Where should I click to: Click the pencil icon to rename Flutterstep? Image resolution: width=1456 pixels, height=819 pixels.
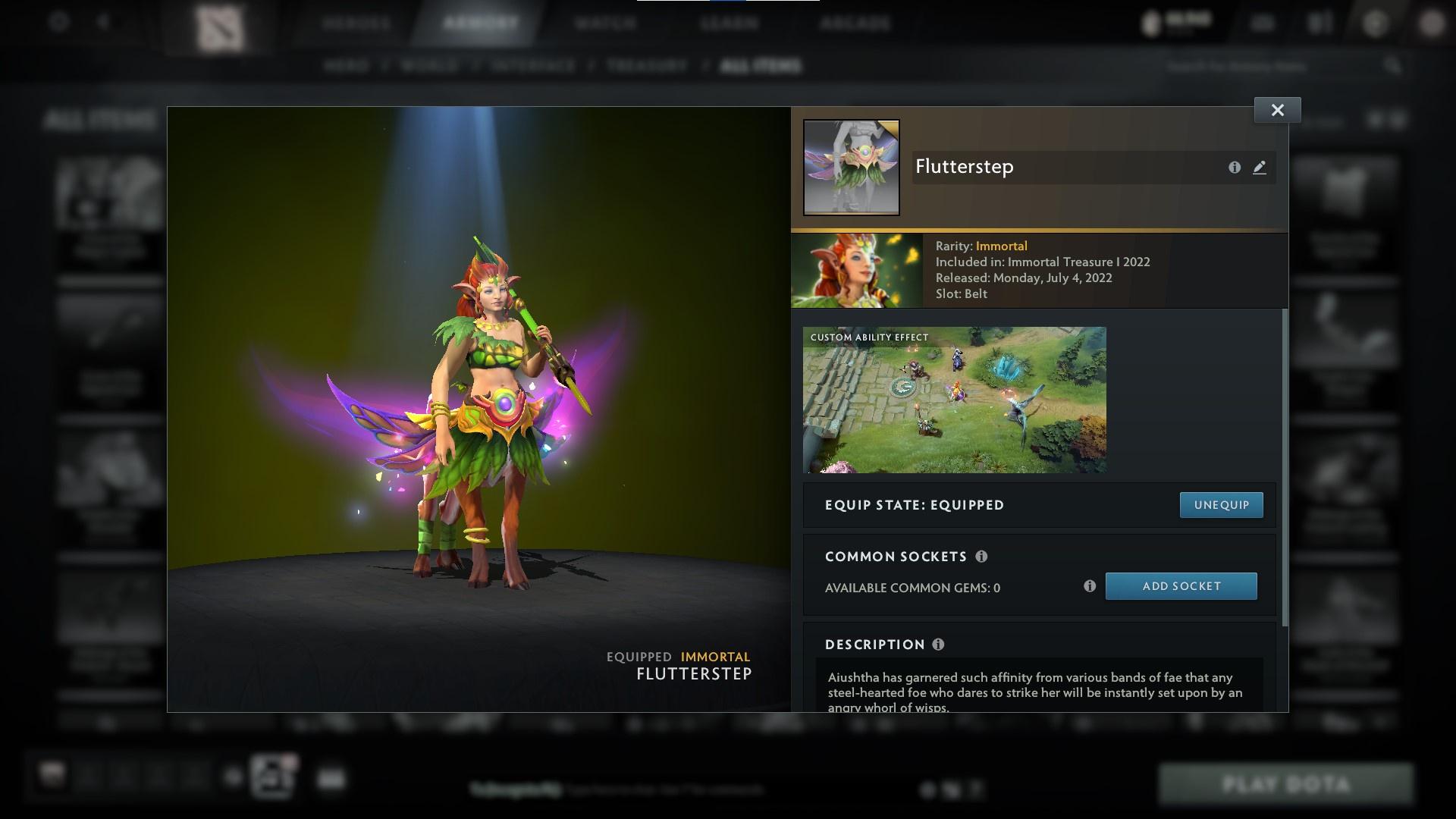(x=1259, y=168)
